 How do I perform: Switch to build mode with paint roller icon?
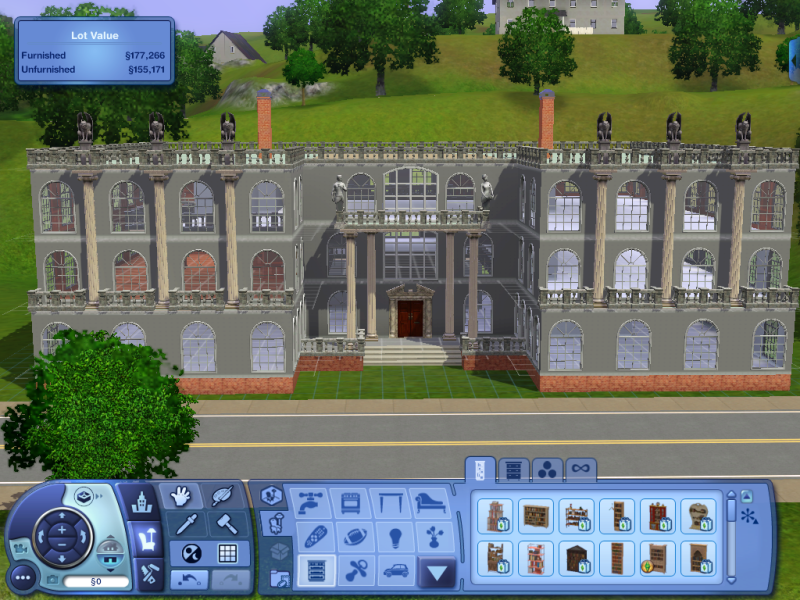[x=146, y=573]
